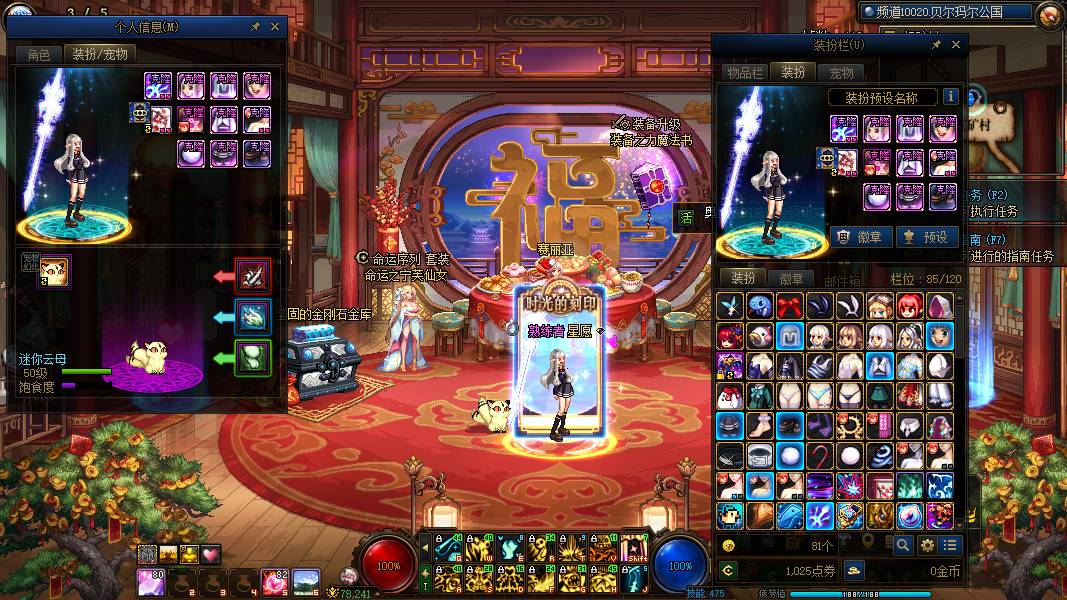The width and height of the screenshot is (1067, 600).
Task: Close the 个人信息 personal info window
Action: 277,27
